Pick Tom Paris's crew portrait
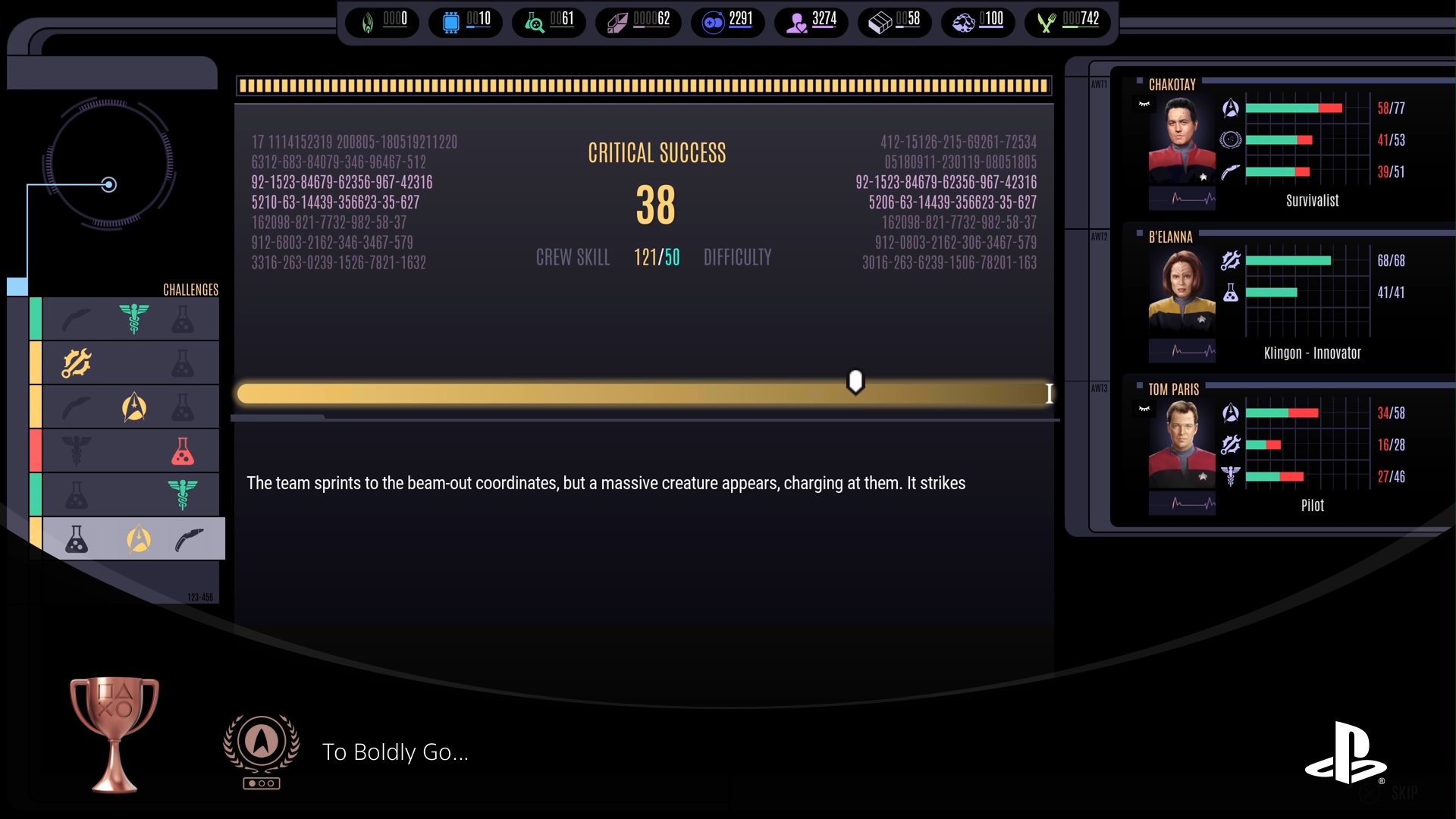The image size is (1456, 819). pyautogui.click(x=1181, y=445)
